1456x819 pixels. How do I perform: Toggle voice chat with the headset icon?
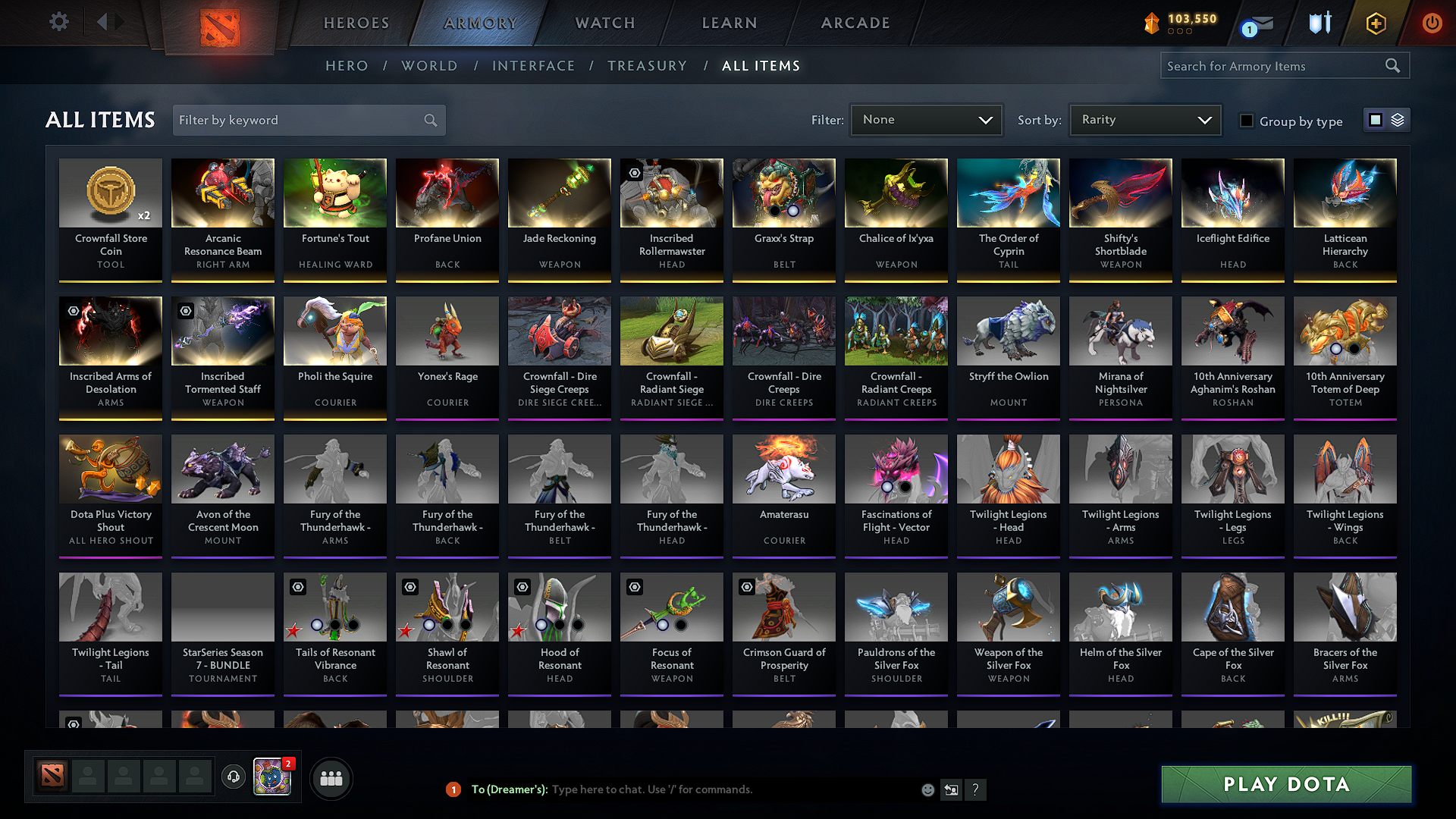[234, 777]
